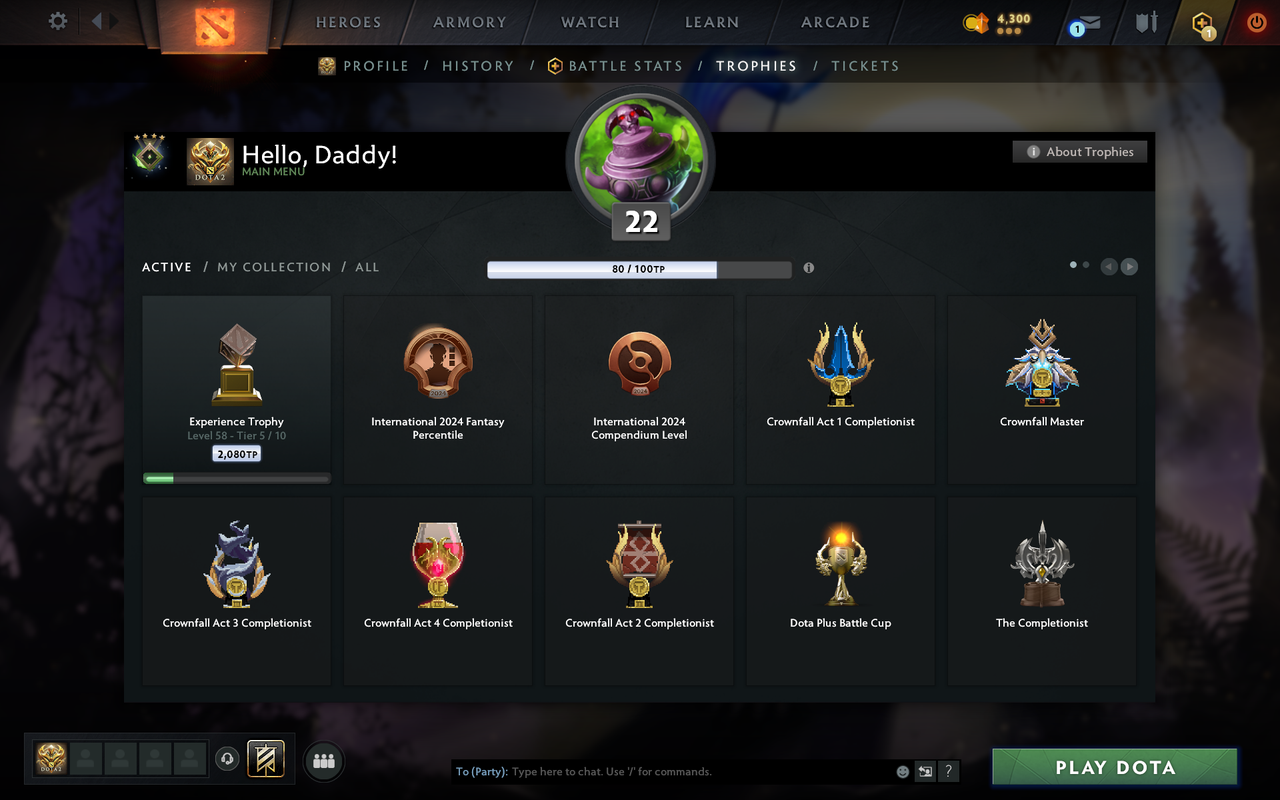Open the ARCADE menu item
This screenshot has height=800, width=1280.
click(x=834, y=22)
